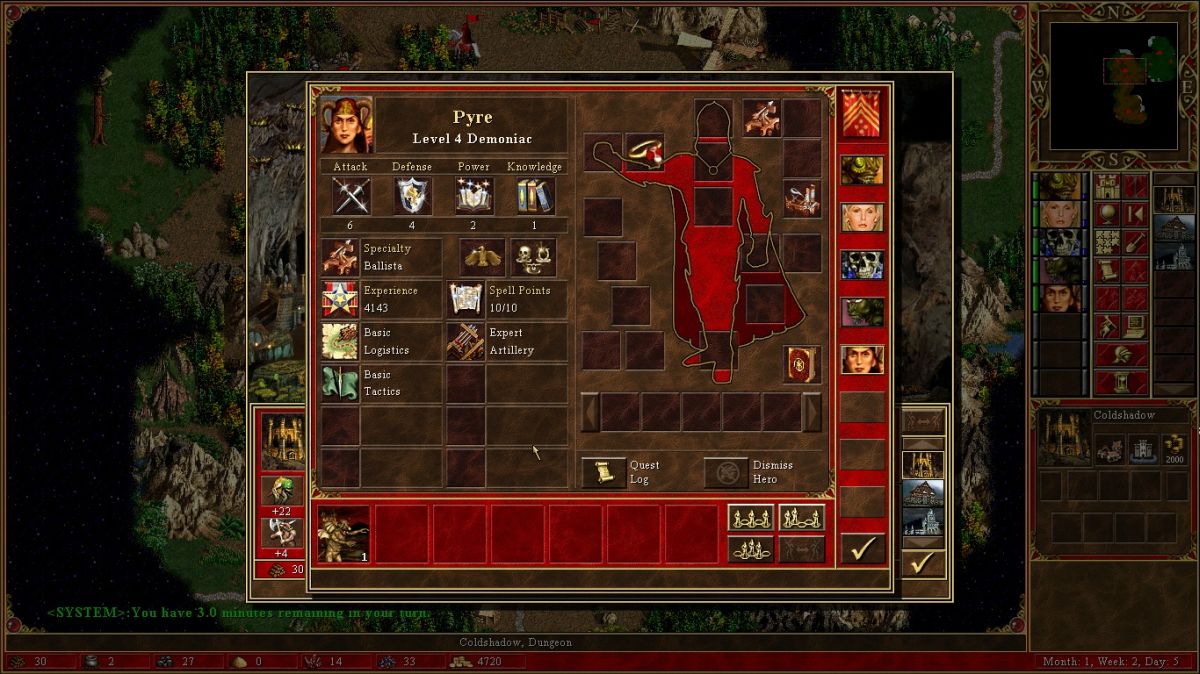Show Basic Logistics skill details
Image resolution: width=1200 pixels, height=674 pixels.
pyautogui.click(x=339, y=341)
